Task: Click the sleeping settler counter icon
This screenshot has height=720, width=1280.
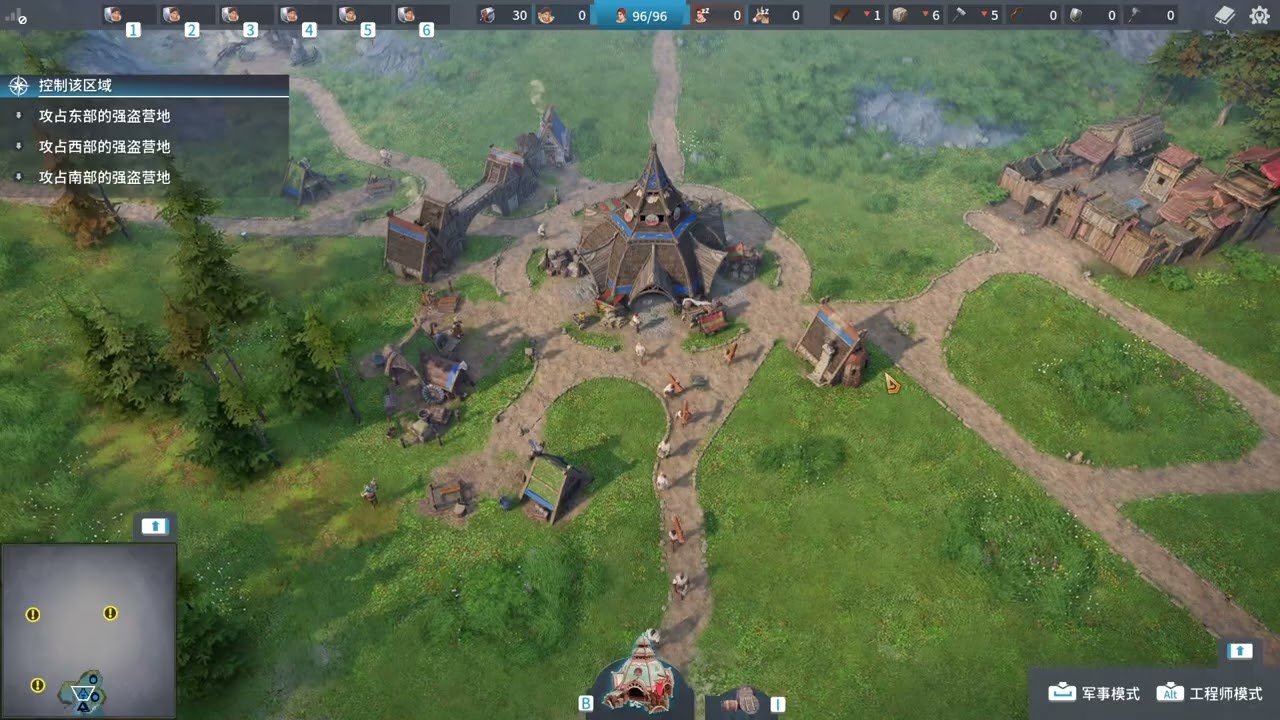Action: [702, 15]
